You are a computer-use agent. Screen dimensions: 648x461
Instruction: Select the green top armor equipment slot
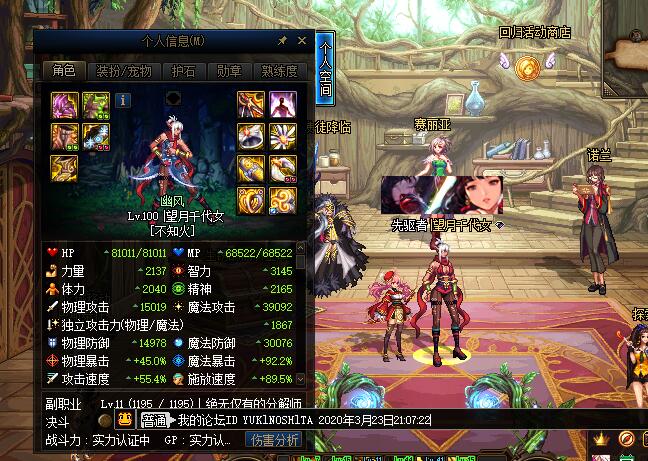pos(96,105)
